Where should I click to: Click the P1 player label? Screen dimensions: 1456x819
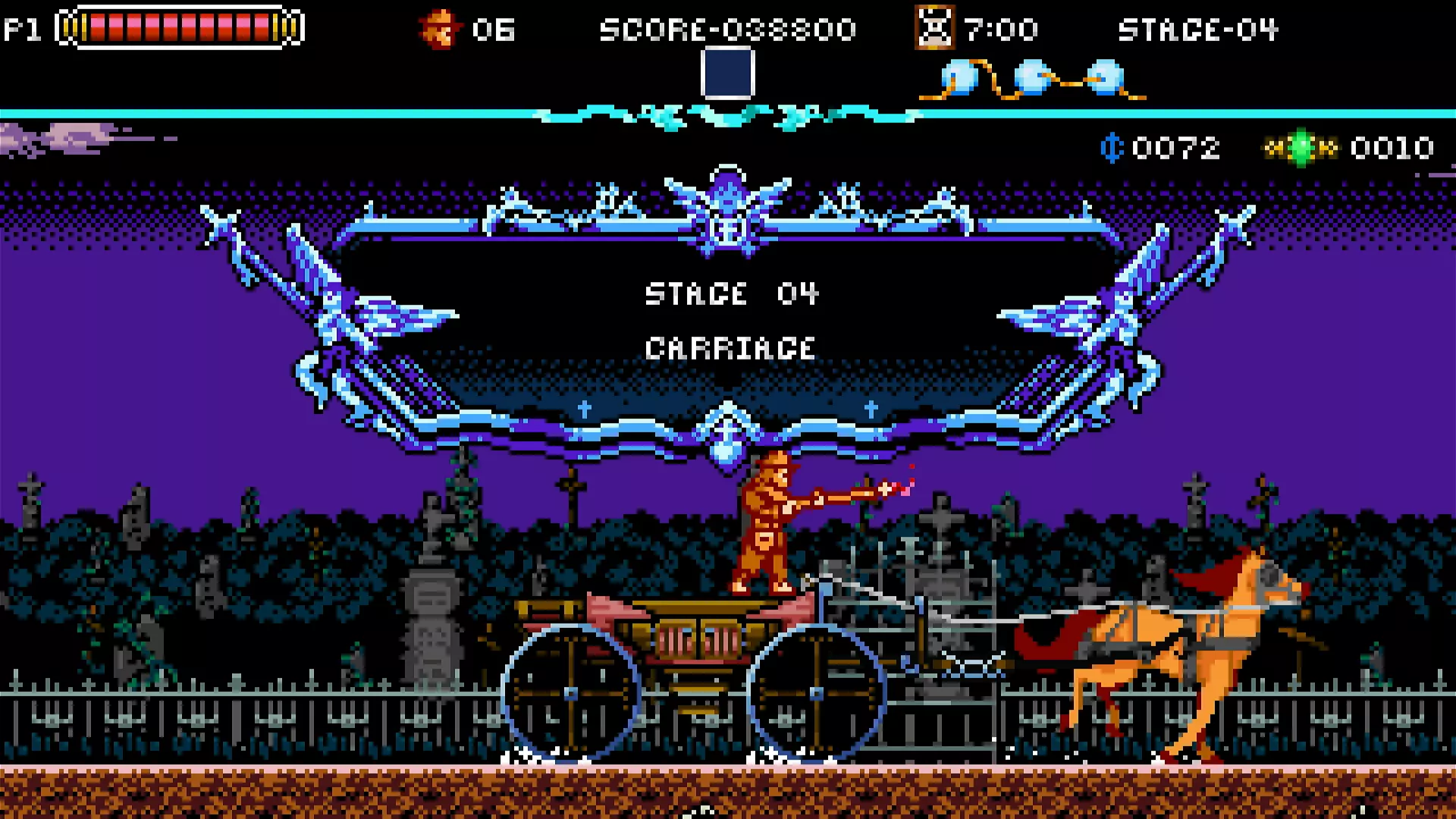coord(21,29)
